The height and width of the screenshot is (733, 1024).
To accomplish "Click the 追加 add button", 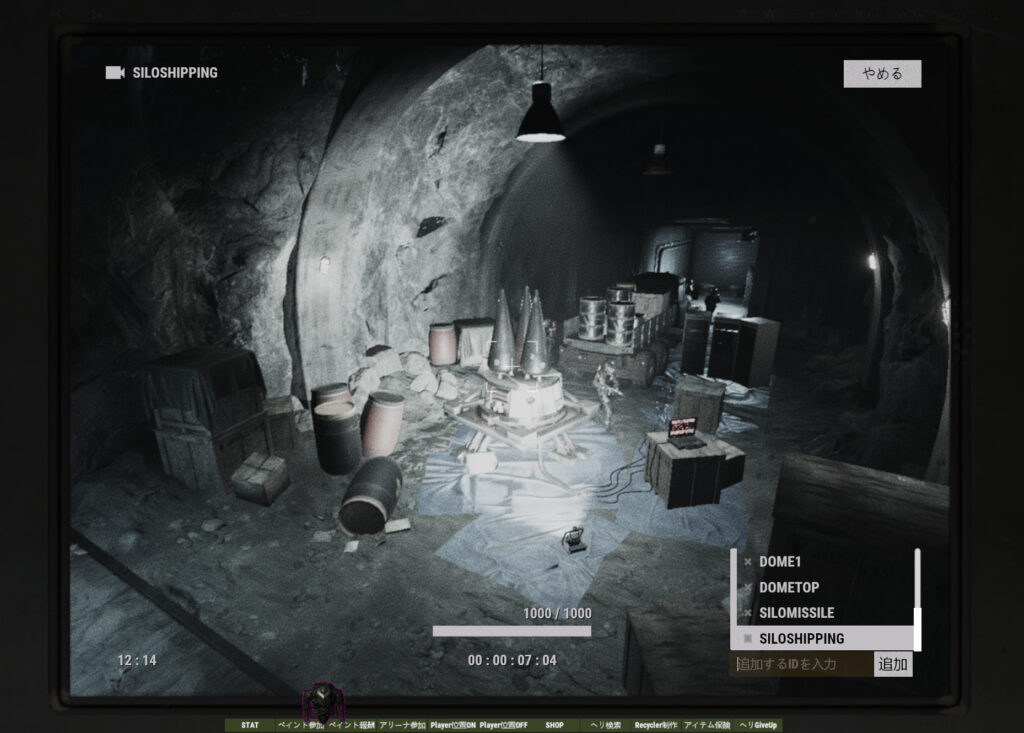I will click(x=892, y=664).
